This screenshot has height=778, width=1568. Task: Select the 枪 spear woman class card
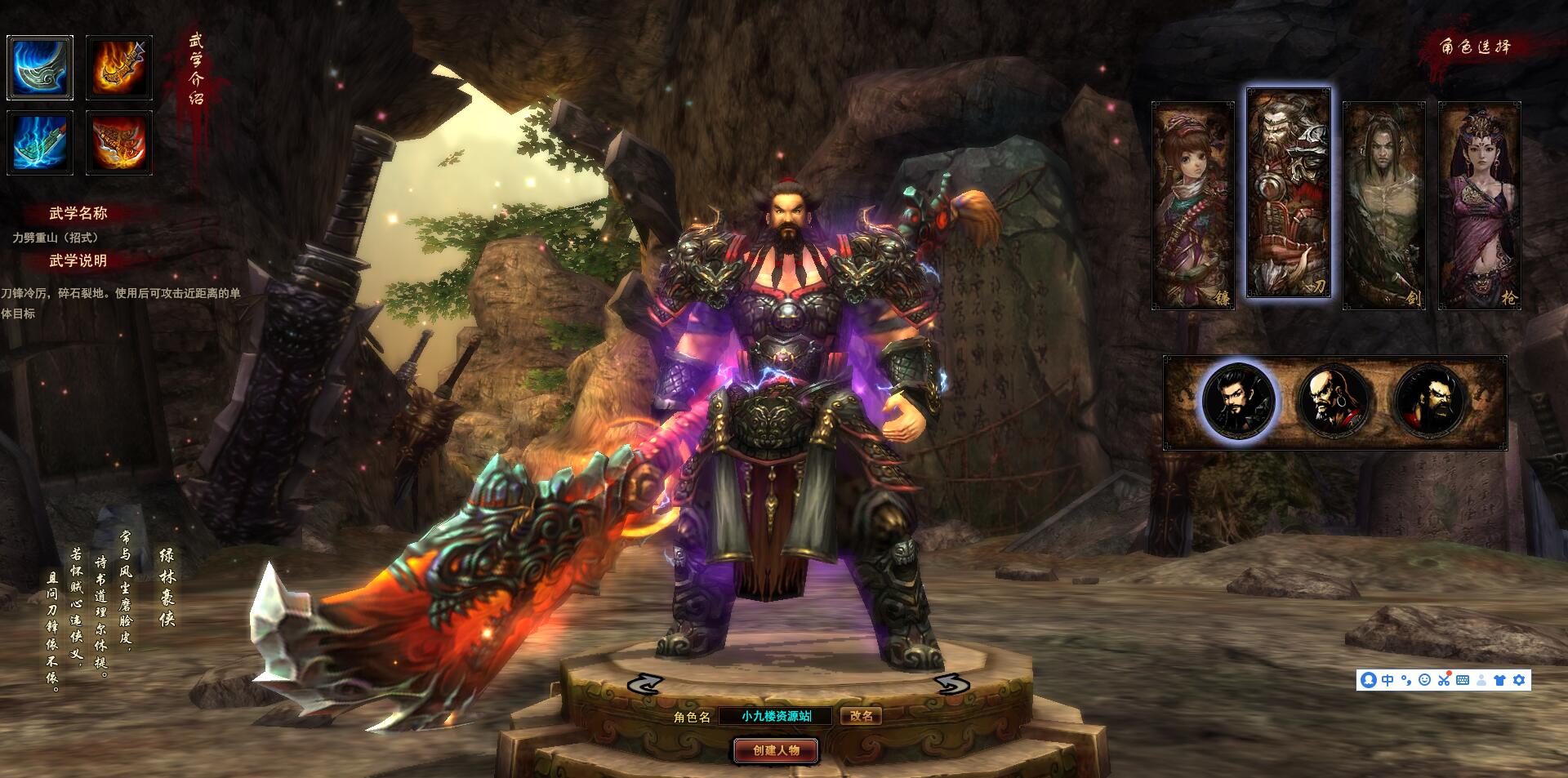click(x=1479, y=205)
